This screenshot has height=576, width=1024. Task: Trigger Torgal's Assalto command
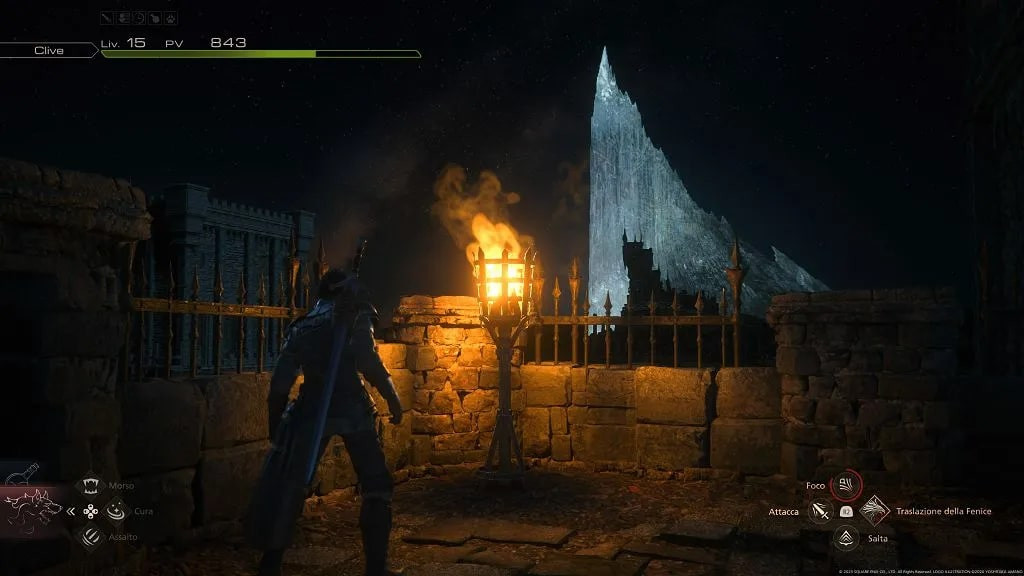point(90,537)
